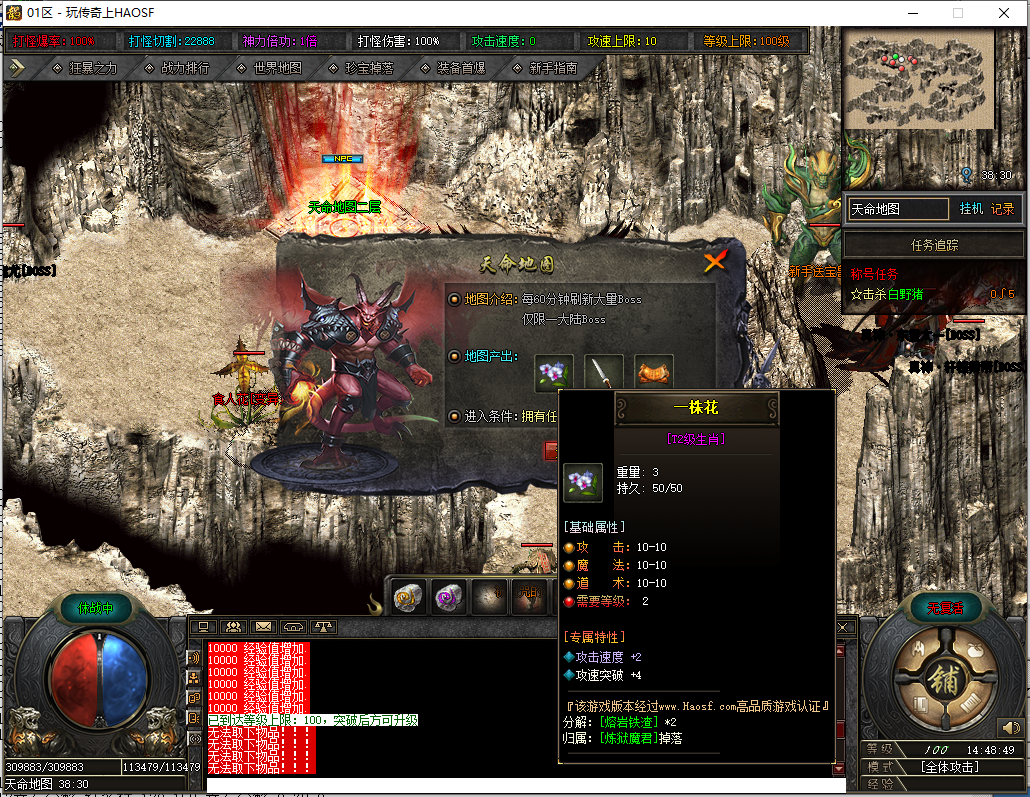Open the 记录 record link

click(x=1002, y=209)
